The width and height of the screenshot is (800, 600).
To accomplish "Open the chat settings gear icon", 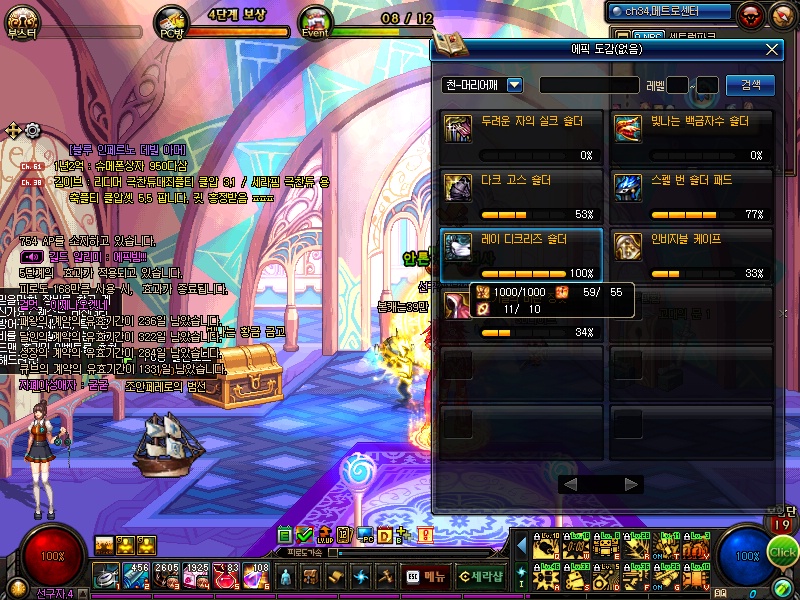I will [x=33, y=130].
